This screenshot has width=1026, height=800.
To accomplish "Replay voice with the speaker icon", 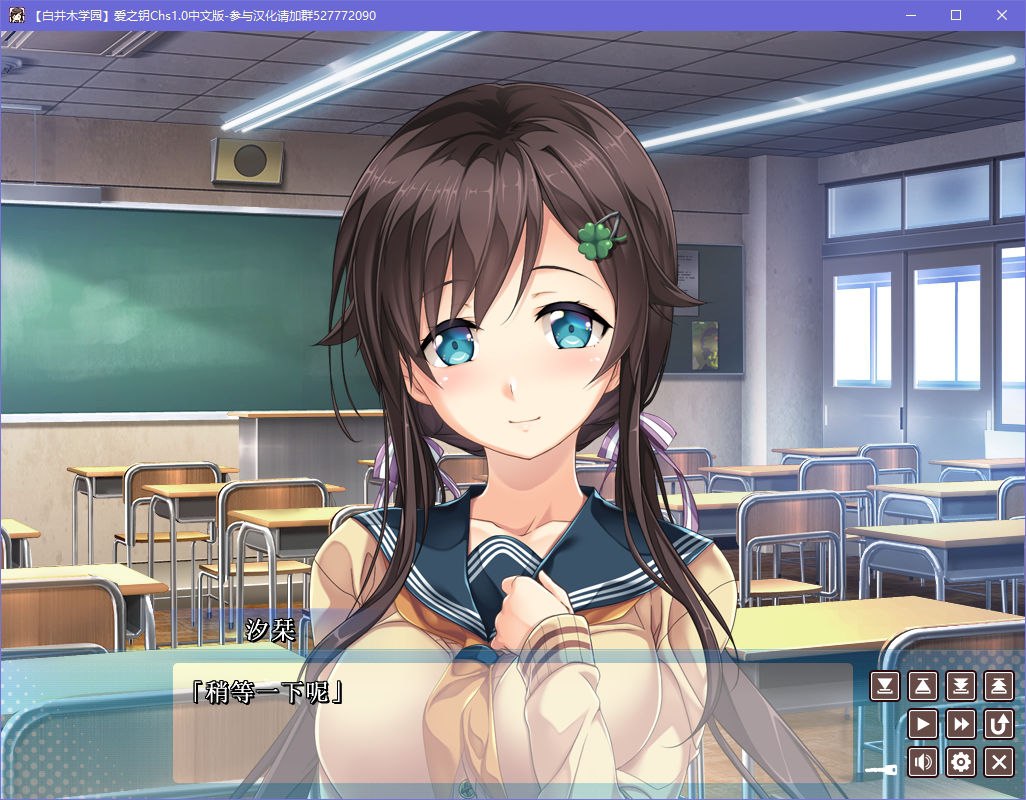I will (x=923, y=762).
